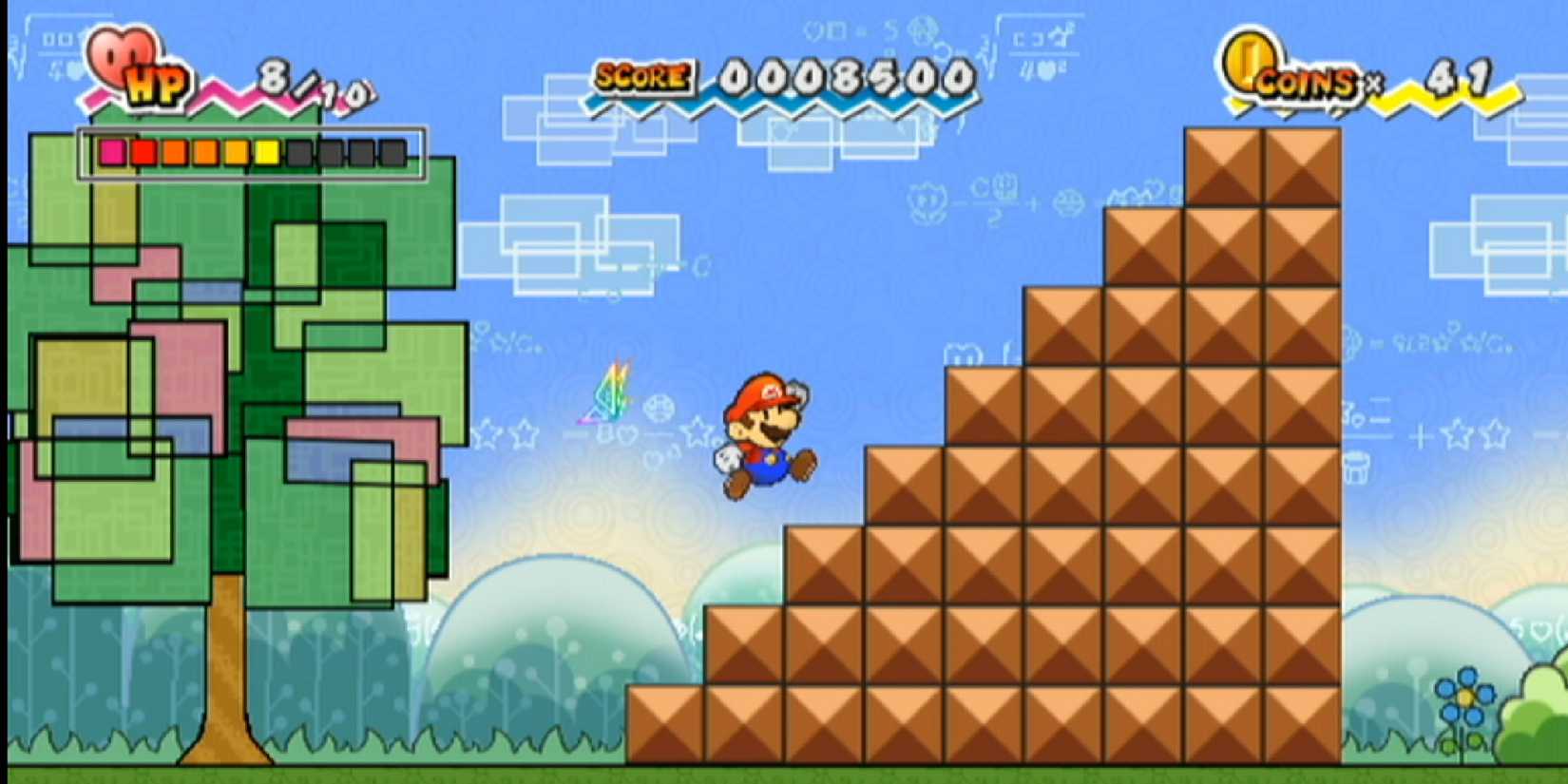Toggle the first pink segment in the HP gauge
Image resolution: width=1568 pixels, height=784 pixels.
pyautogui.click(x=114, y=152)
